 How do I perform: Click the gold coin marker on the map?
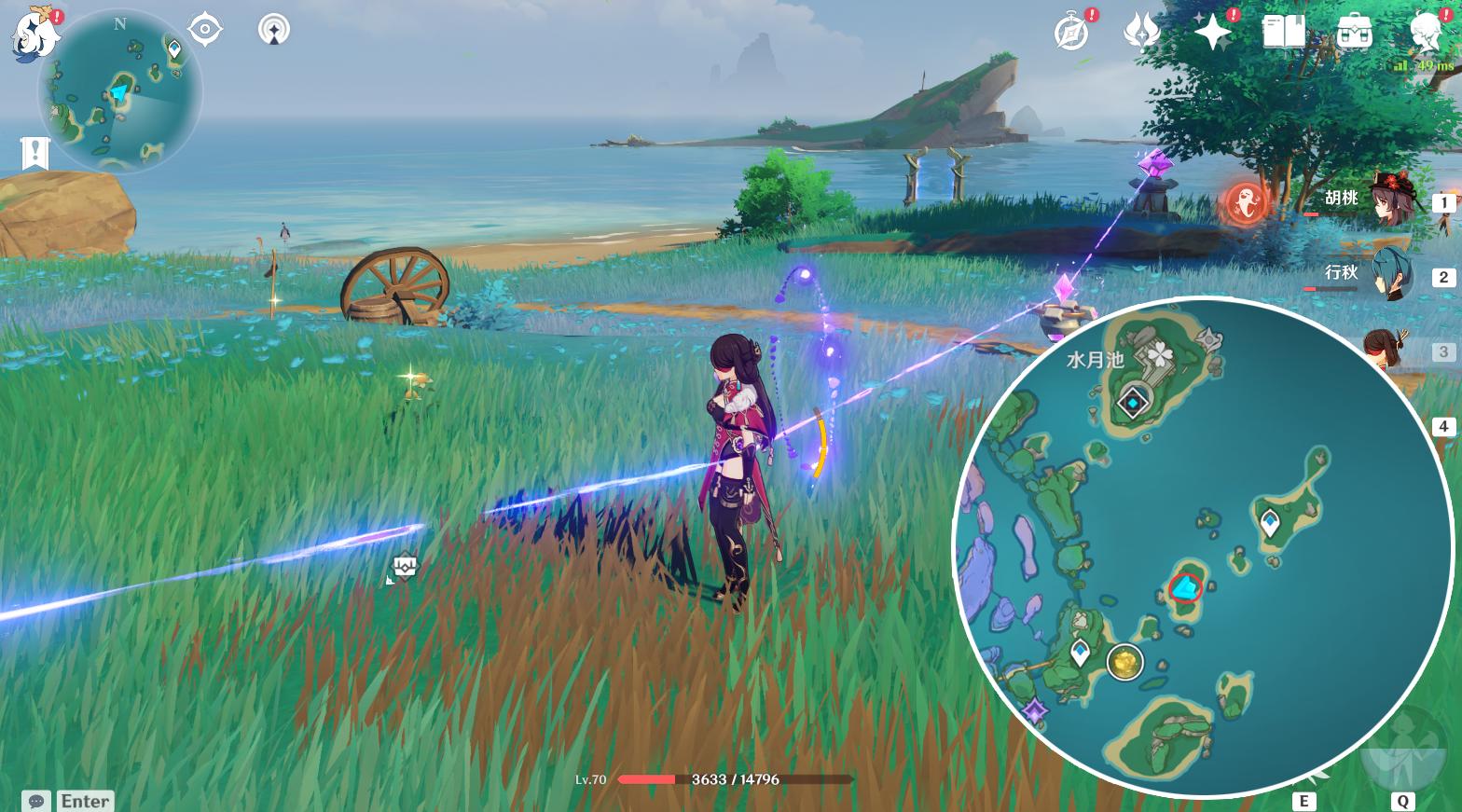(1125, 663)
